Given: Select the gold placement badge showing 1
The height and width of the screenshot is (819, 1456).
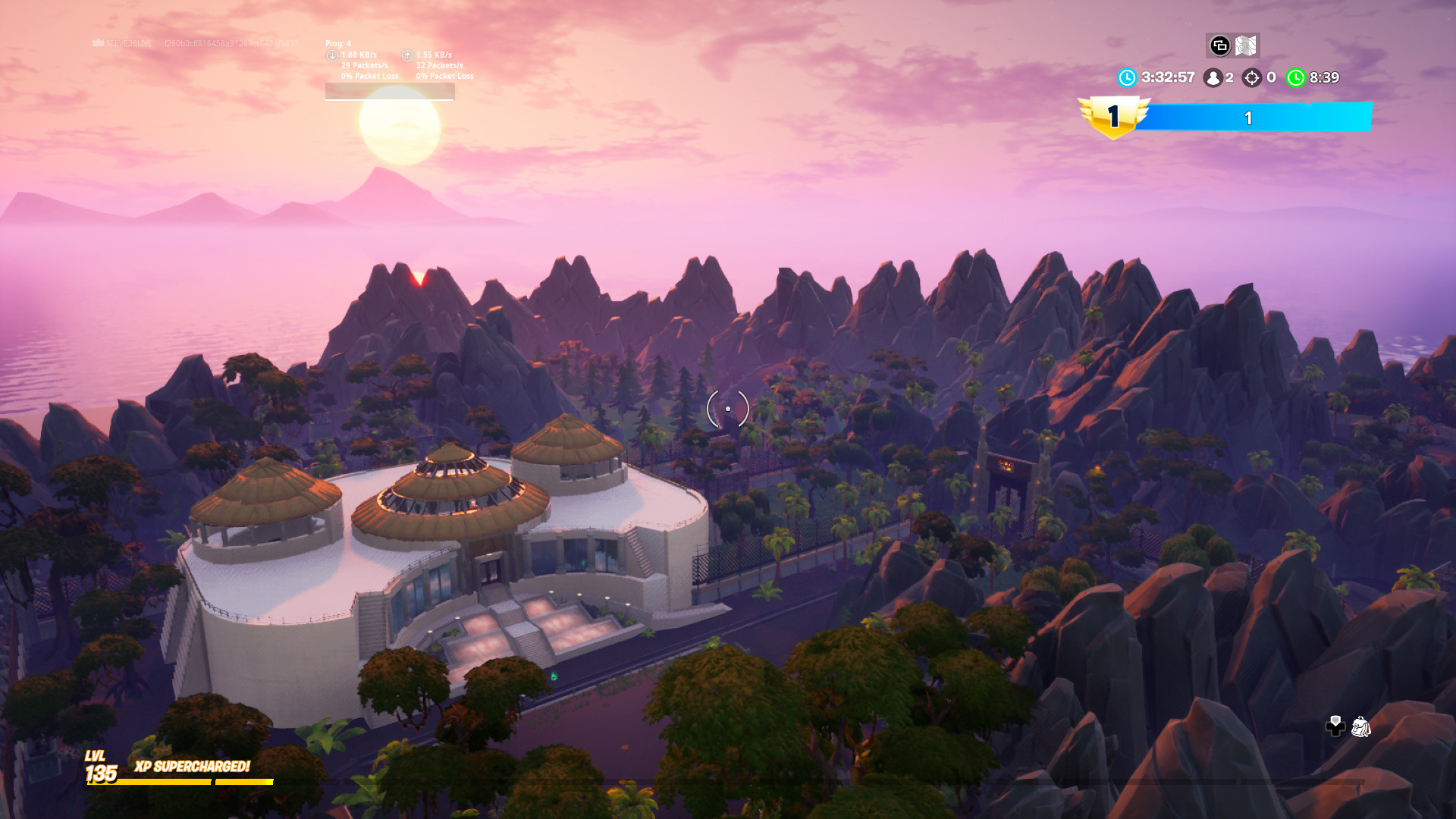Looking at the screenshot, I should [x=1113, y=116].
